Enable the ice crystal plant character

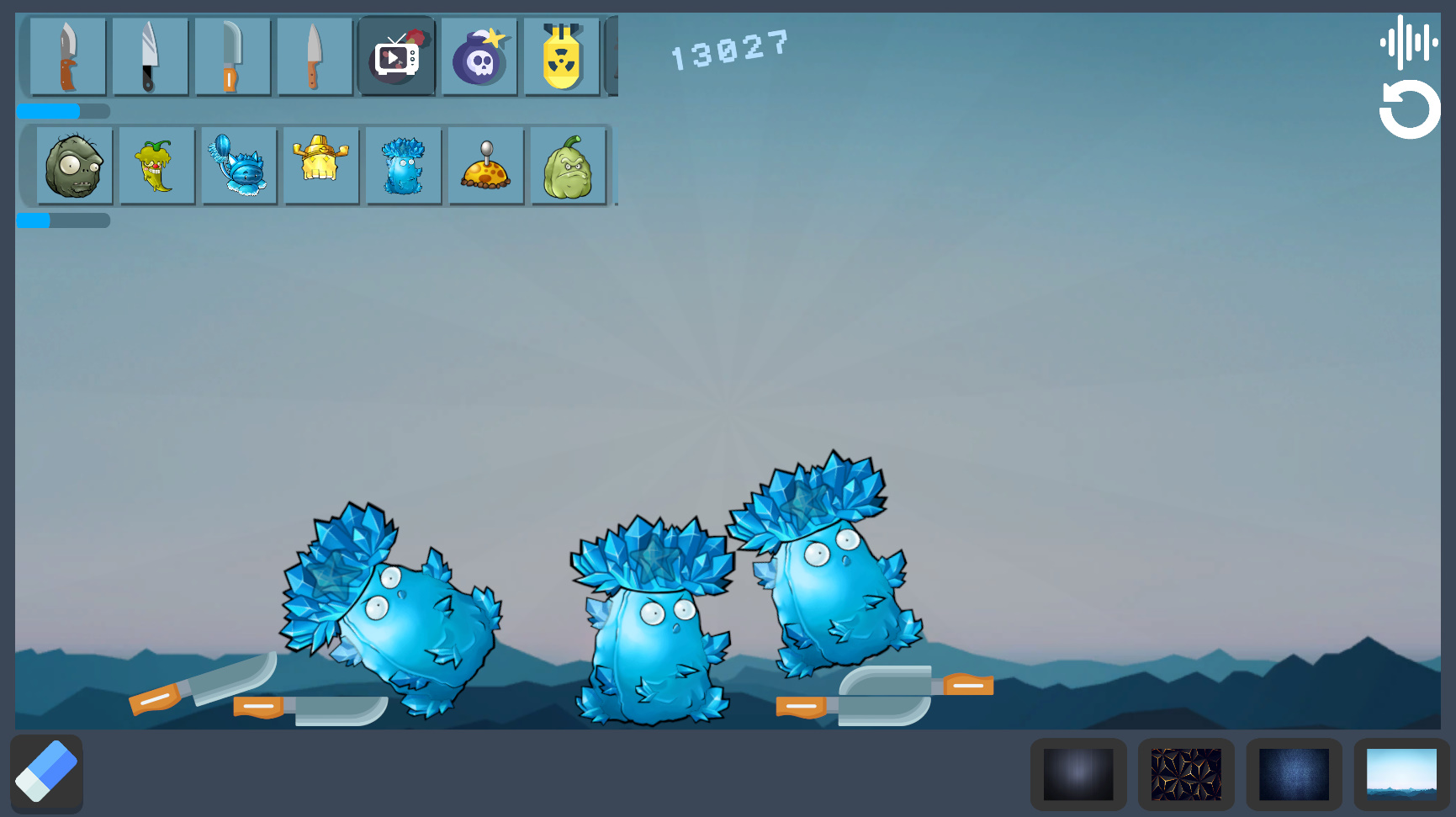(403, 165)
